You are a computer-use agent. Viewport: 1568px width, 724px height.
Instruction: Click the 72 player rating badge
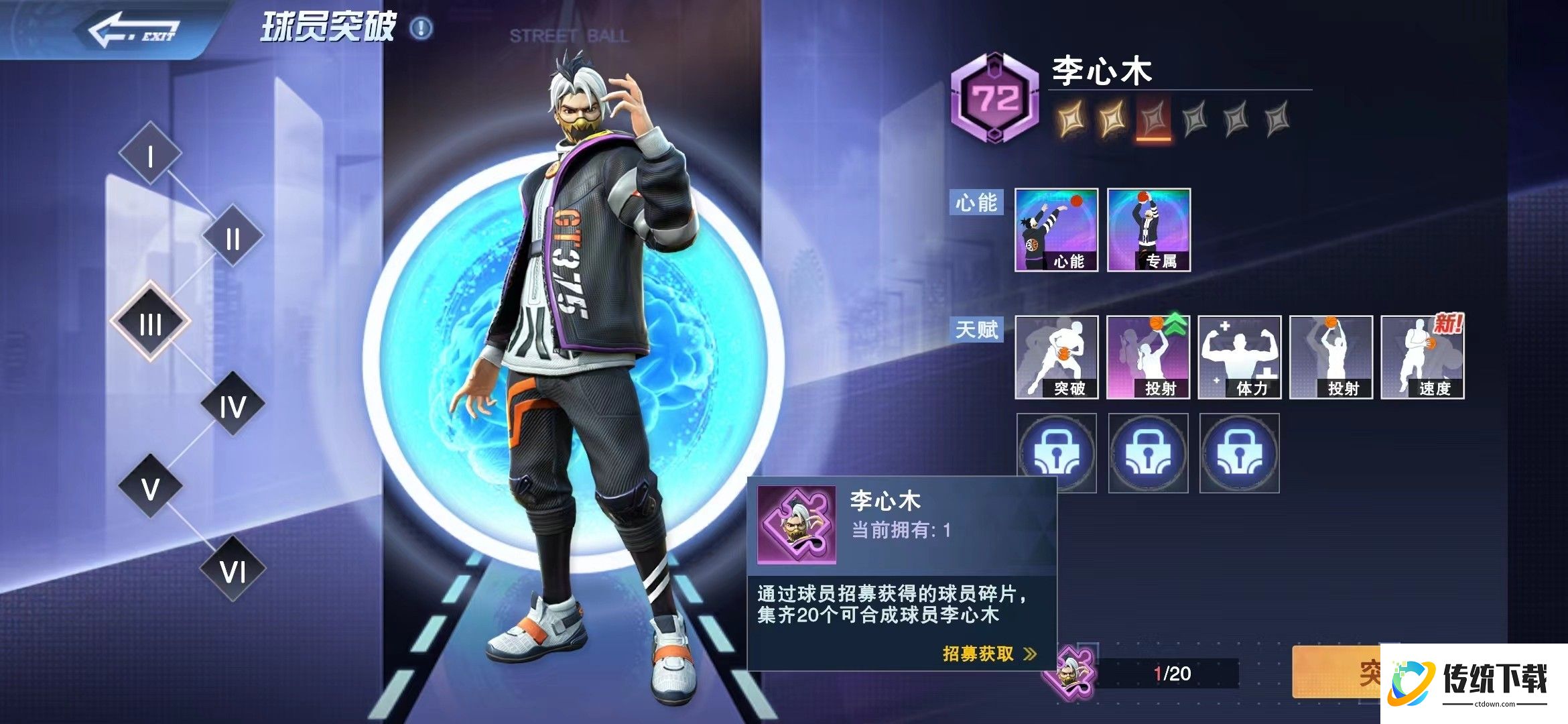coord(995,99)
